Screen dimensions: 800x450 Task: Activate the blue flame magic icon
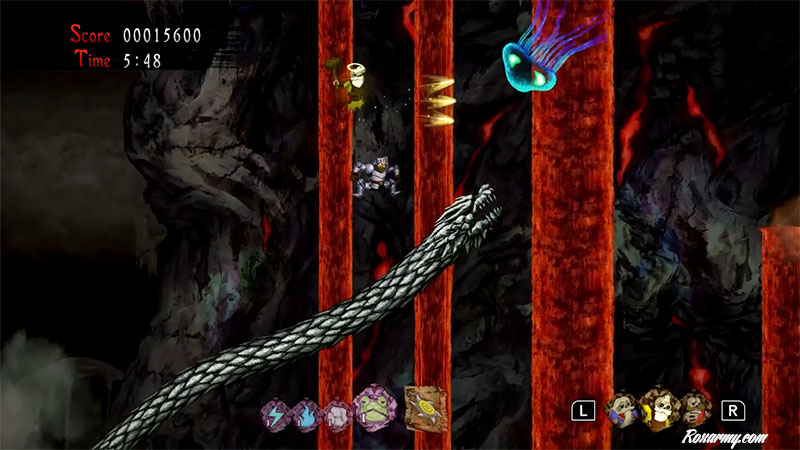pos(306,412)
